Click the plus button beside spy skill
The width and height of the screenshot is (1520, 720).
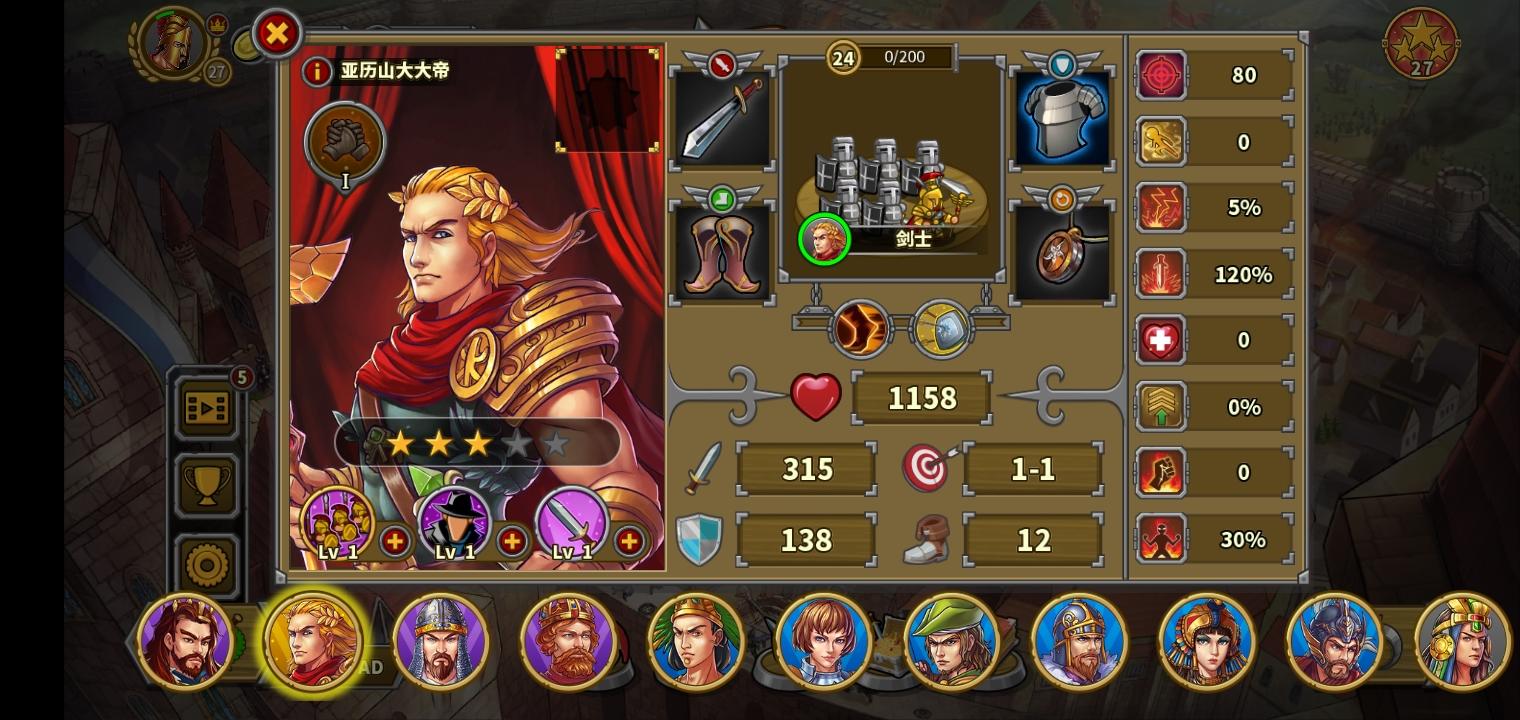point(512,541)
